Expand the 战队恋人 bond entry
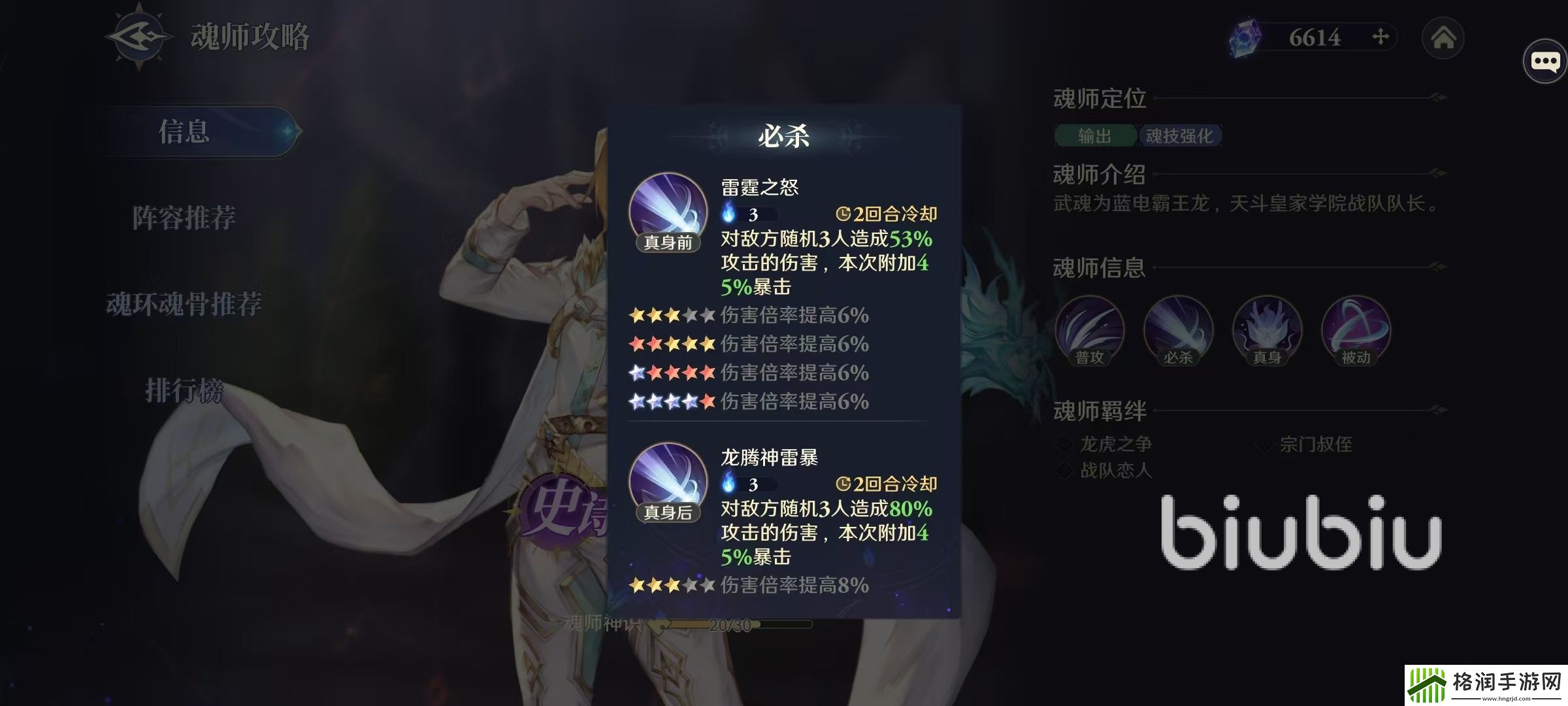The height and width of the screenshot is (706, 1568). point(1117,470)
